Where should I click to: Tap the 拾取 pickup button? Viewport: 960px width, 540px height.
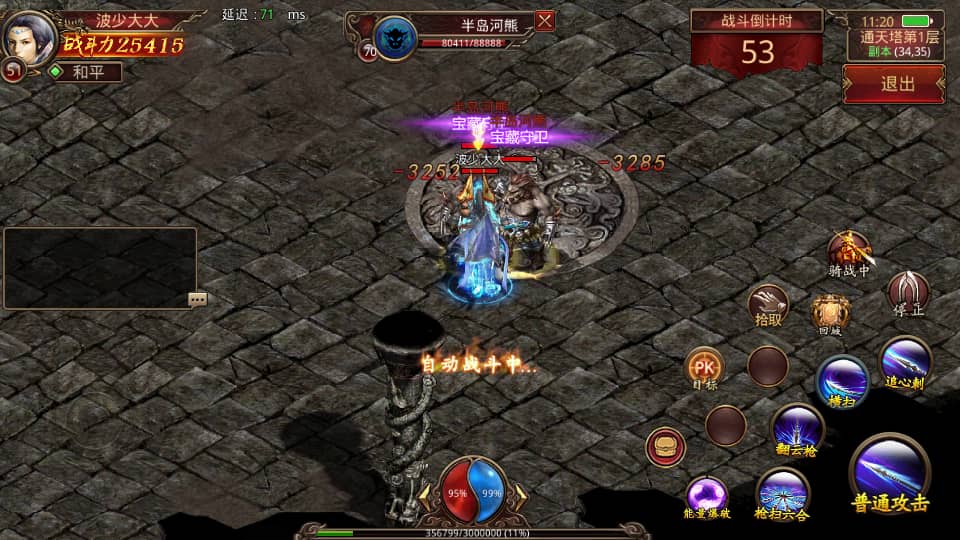pyautogui.click(x=768, y=305)
